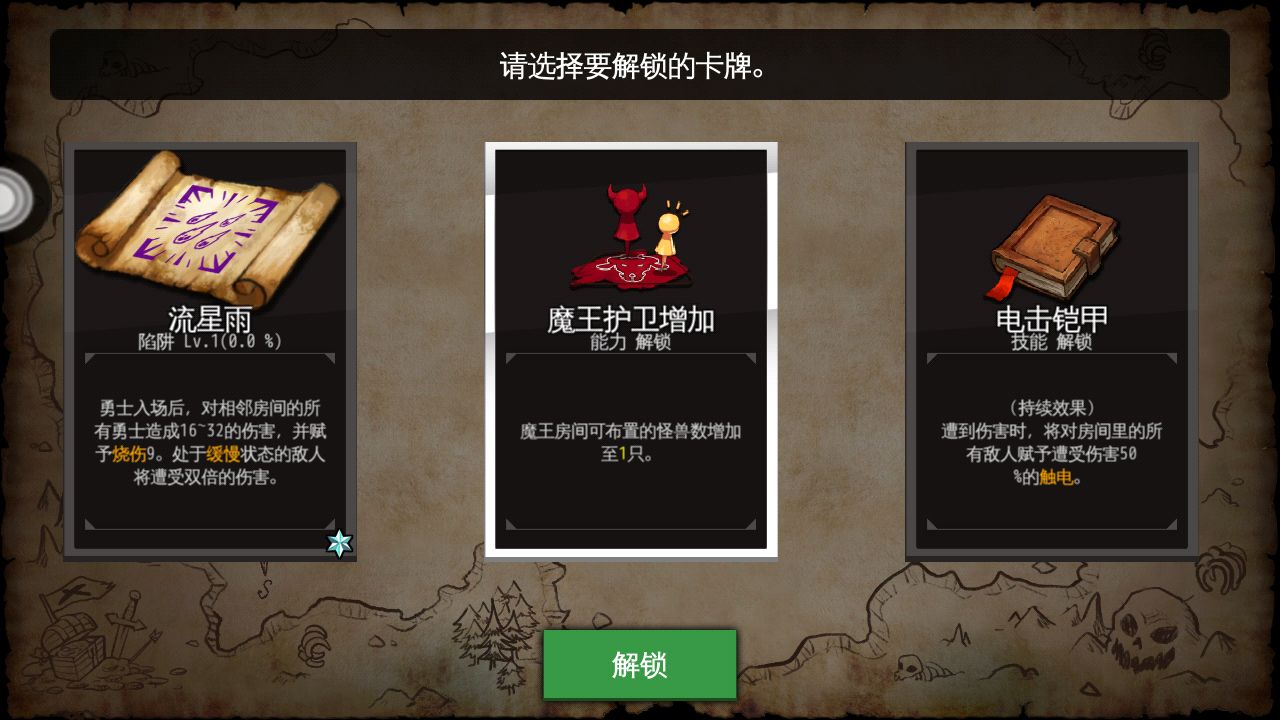
Task: Click the star gem on the 流星雨 card
Action: coord(341,541)
